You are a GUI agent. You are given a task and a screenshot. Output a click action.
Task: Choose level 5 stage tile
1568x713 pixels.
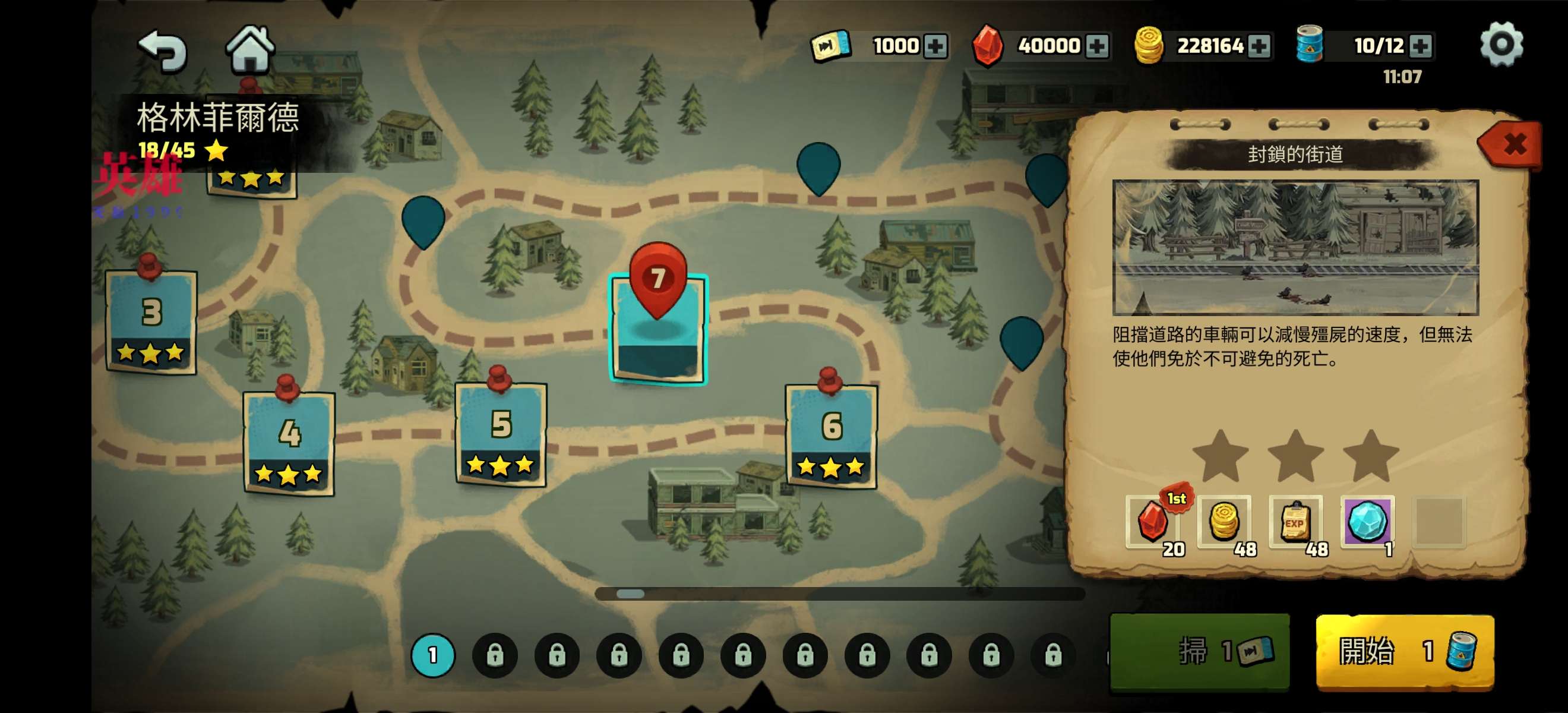pyautogui.click(x=501, y=434)
